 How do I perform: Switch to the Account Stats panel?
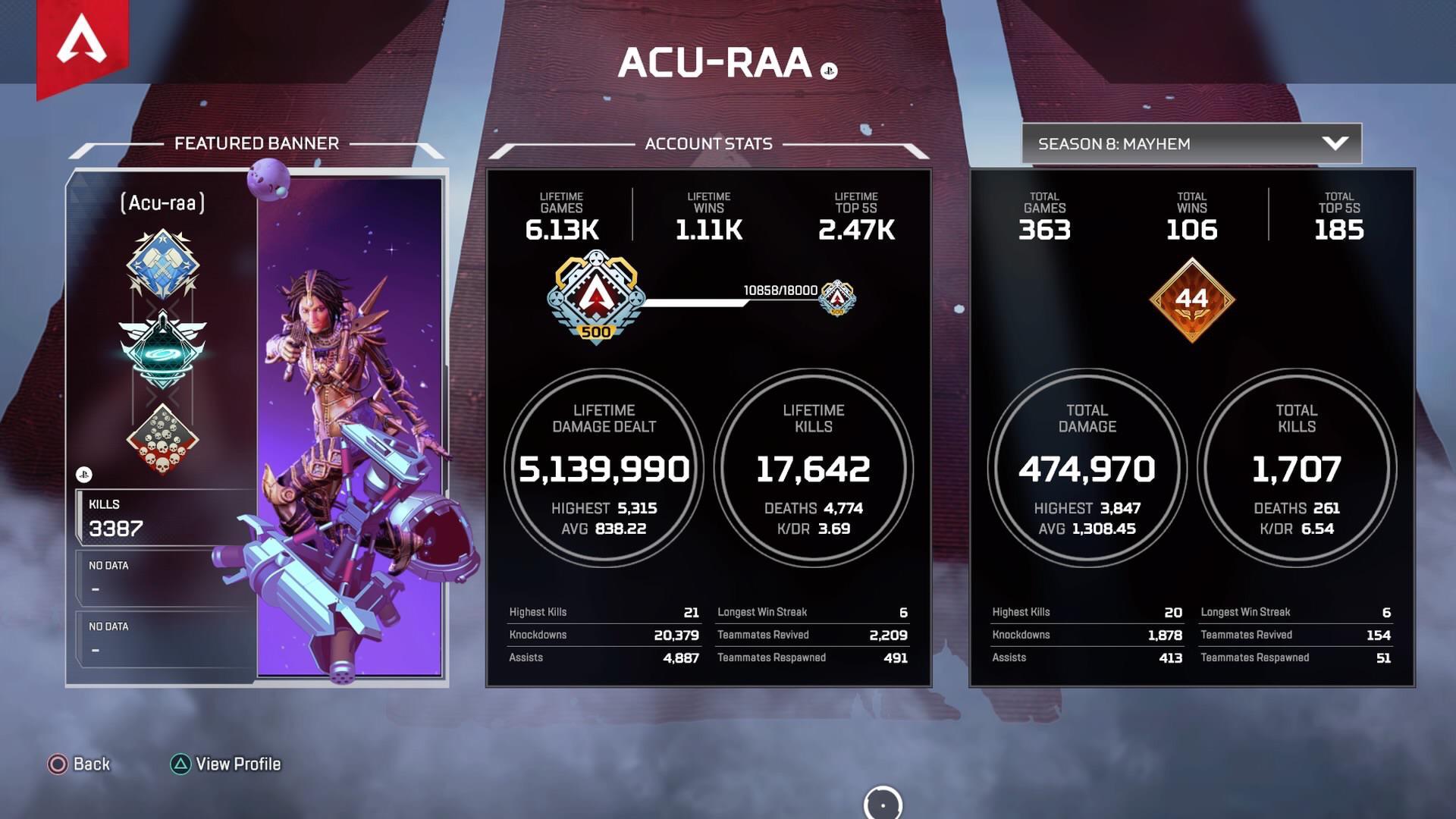point(708,143)
